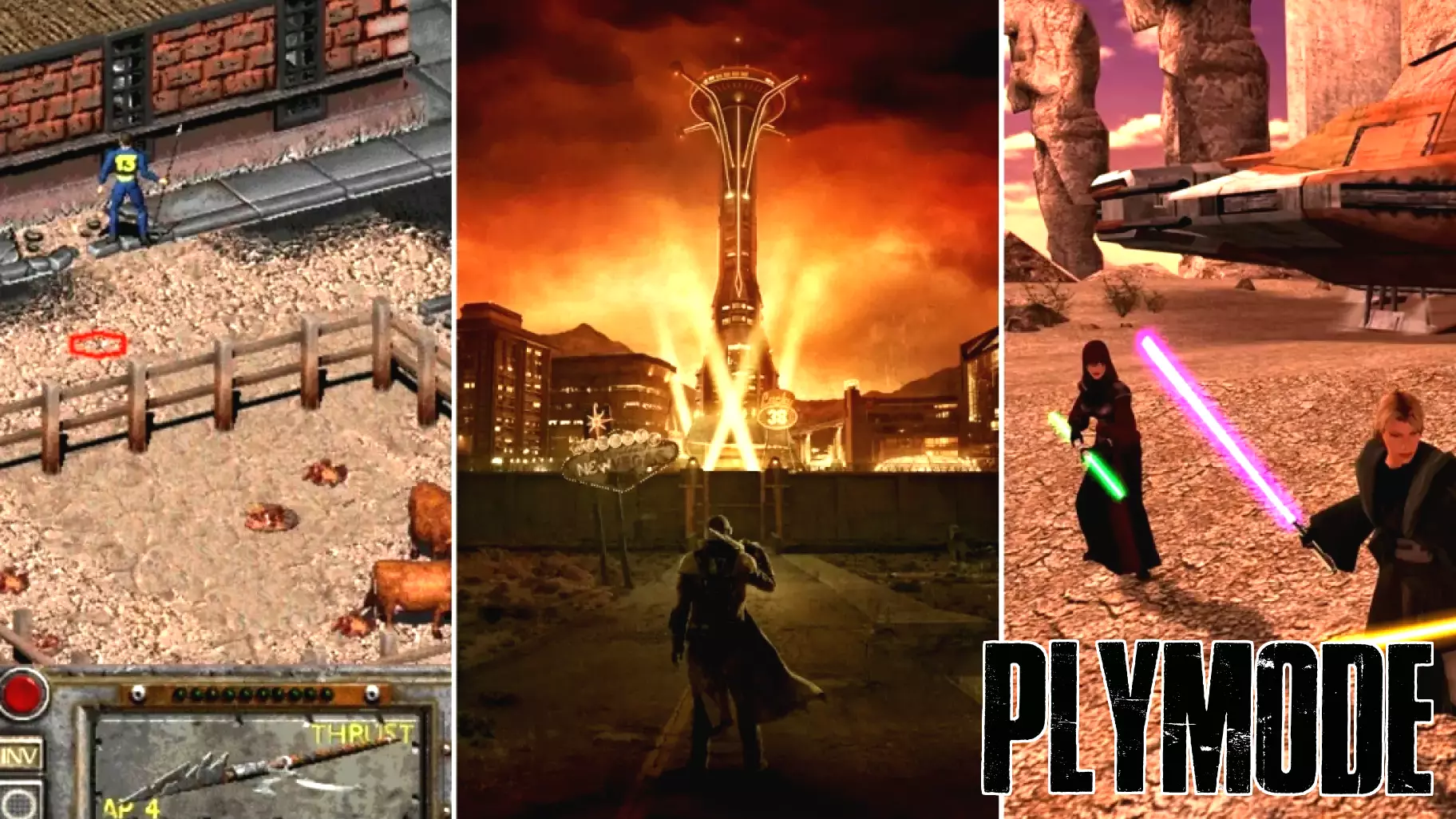Click the THRUST attack mode label to cycle modes

point(359,730)
